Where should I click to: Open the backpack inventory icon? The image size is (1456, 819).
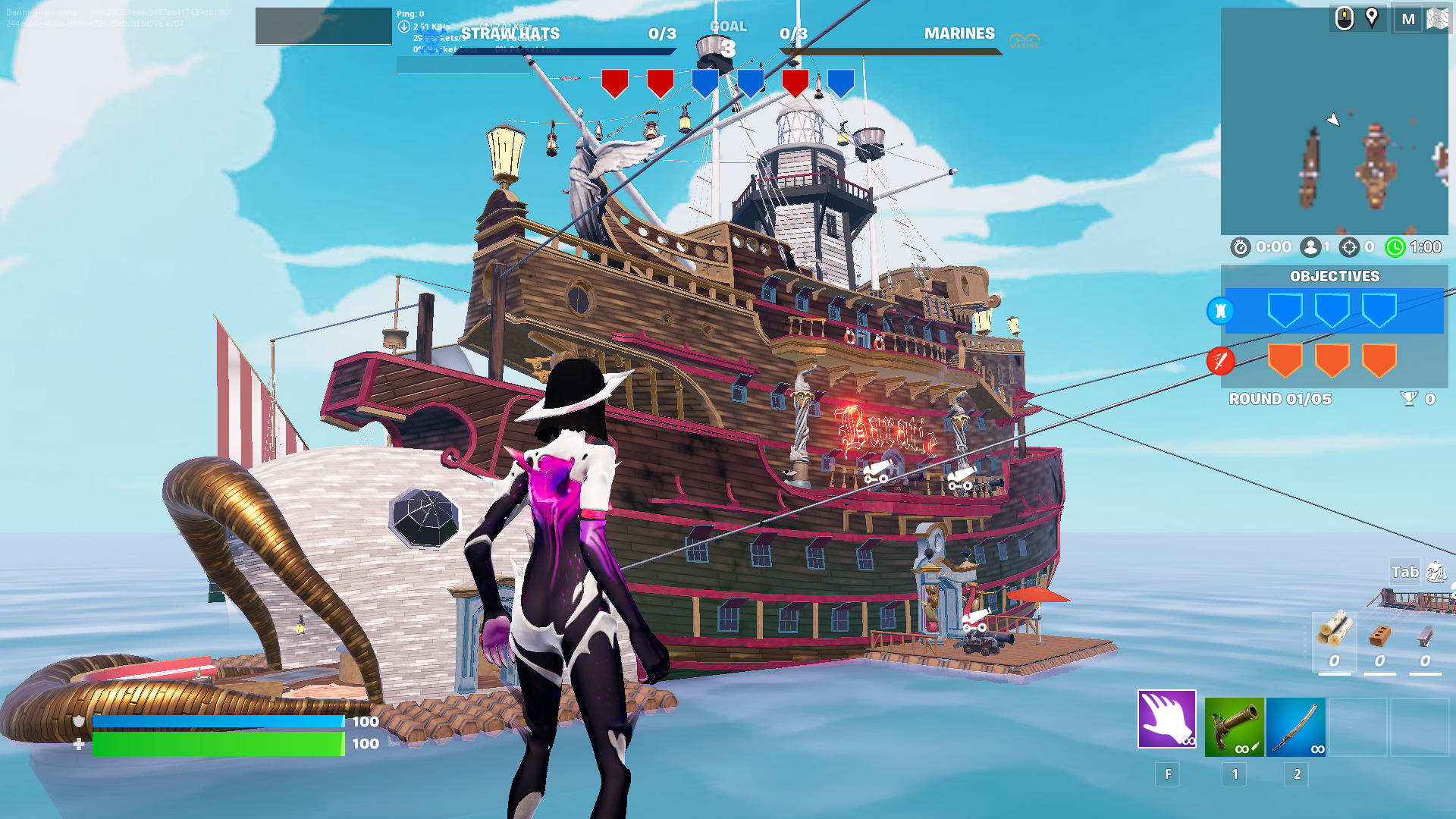(1436, 572)
